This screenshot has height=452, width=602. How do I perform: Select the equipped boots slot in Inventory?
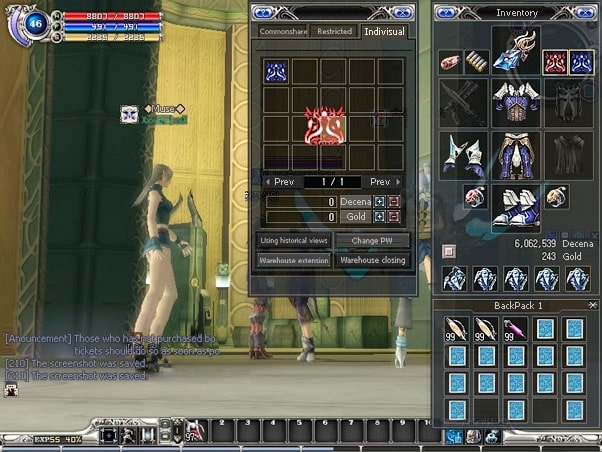[x=516, y=207]
